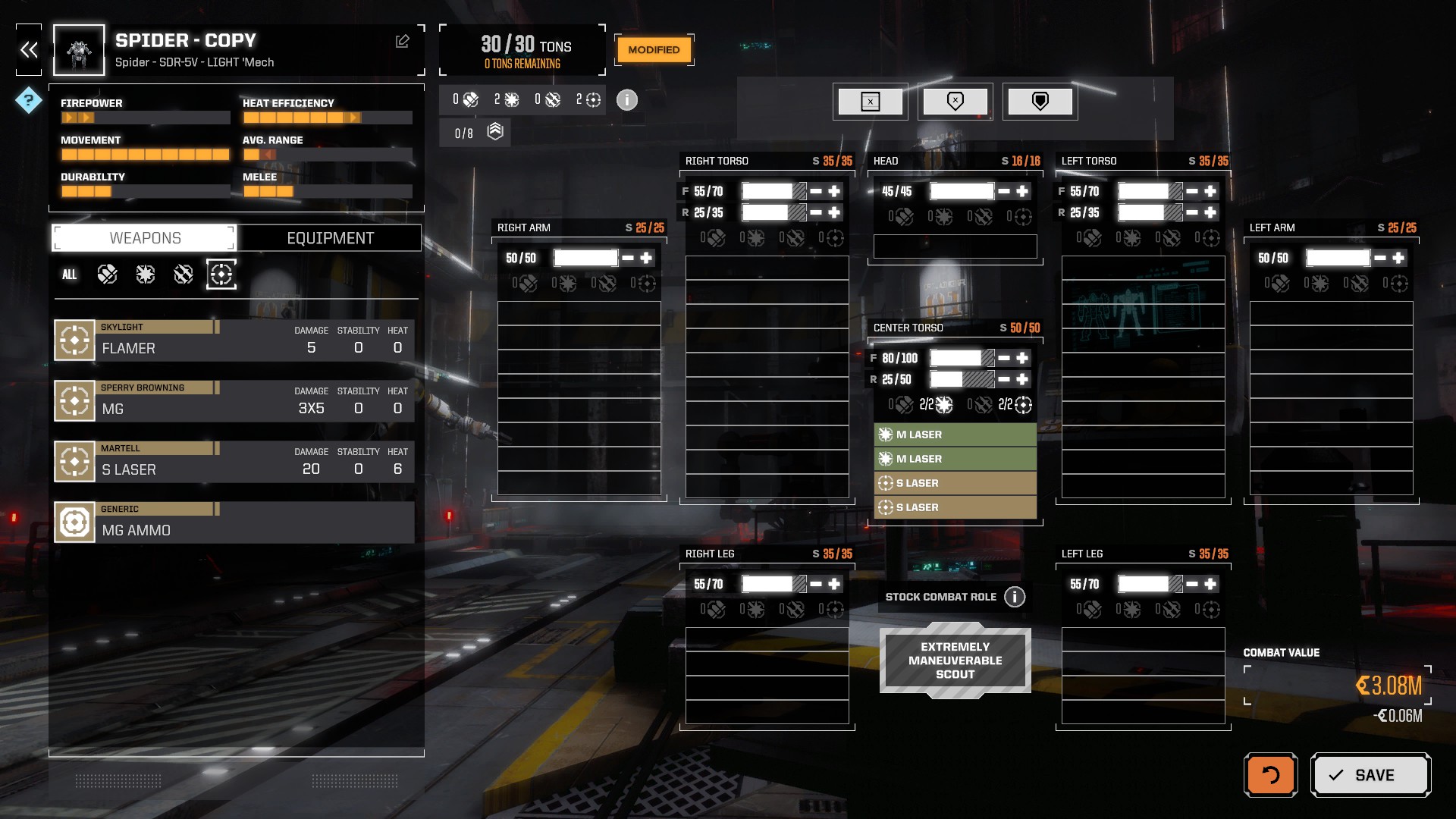Screen dimensions: 1456x819
Task: Select the Generic MG Ammo row
Action: pos(234,522)
